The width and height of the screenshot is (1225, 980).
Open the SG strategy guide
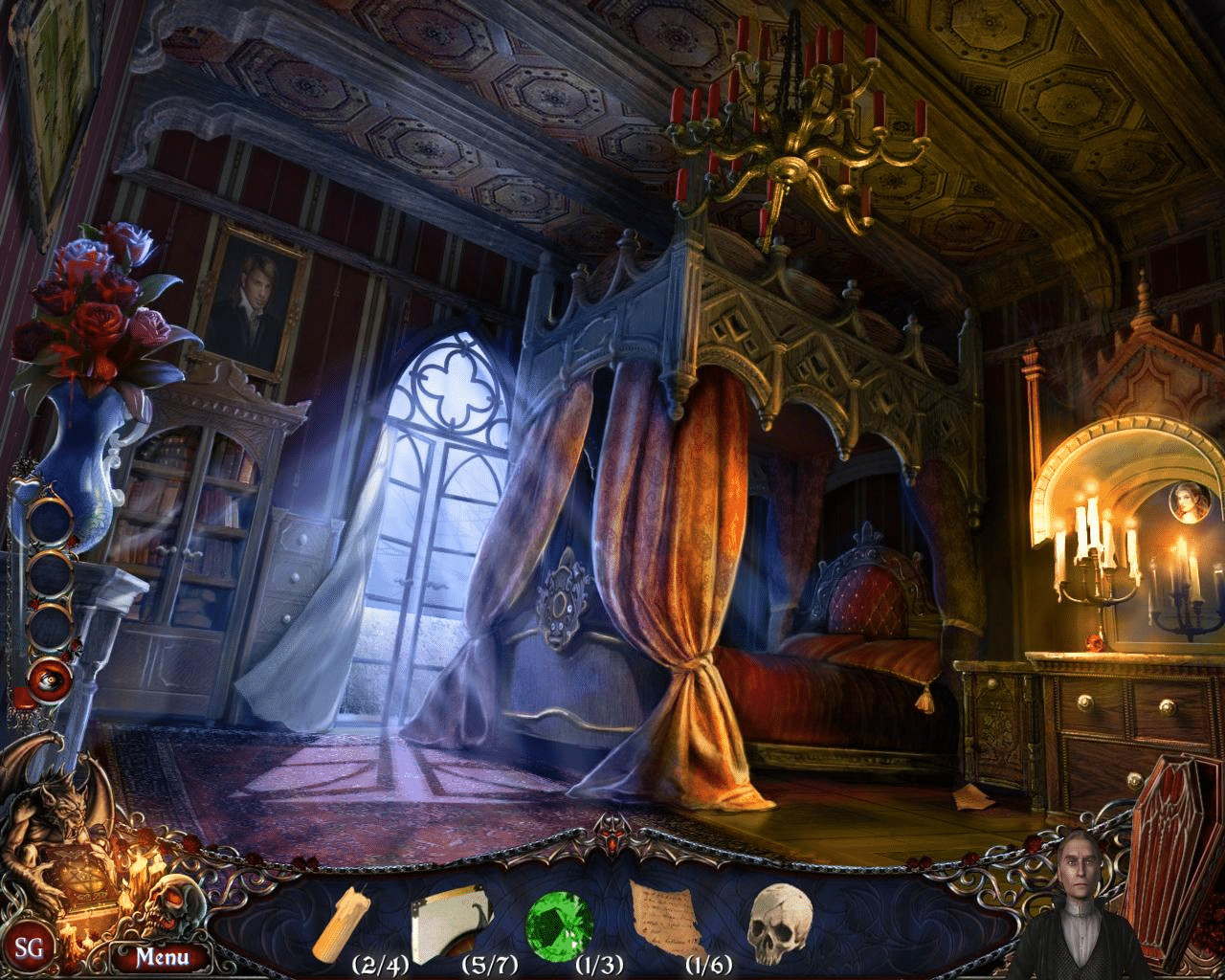pyautogui.click(x=30, y=948)
